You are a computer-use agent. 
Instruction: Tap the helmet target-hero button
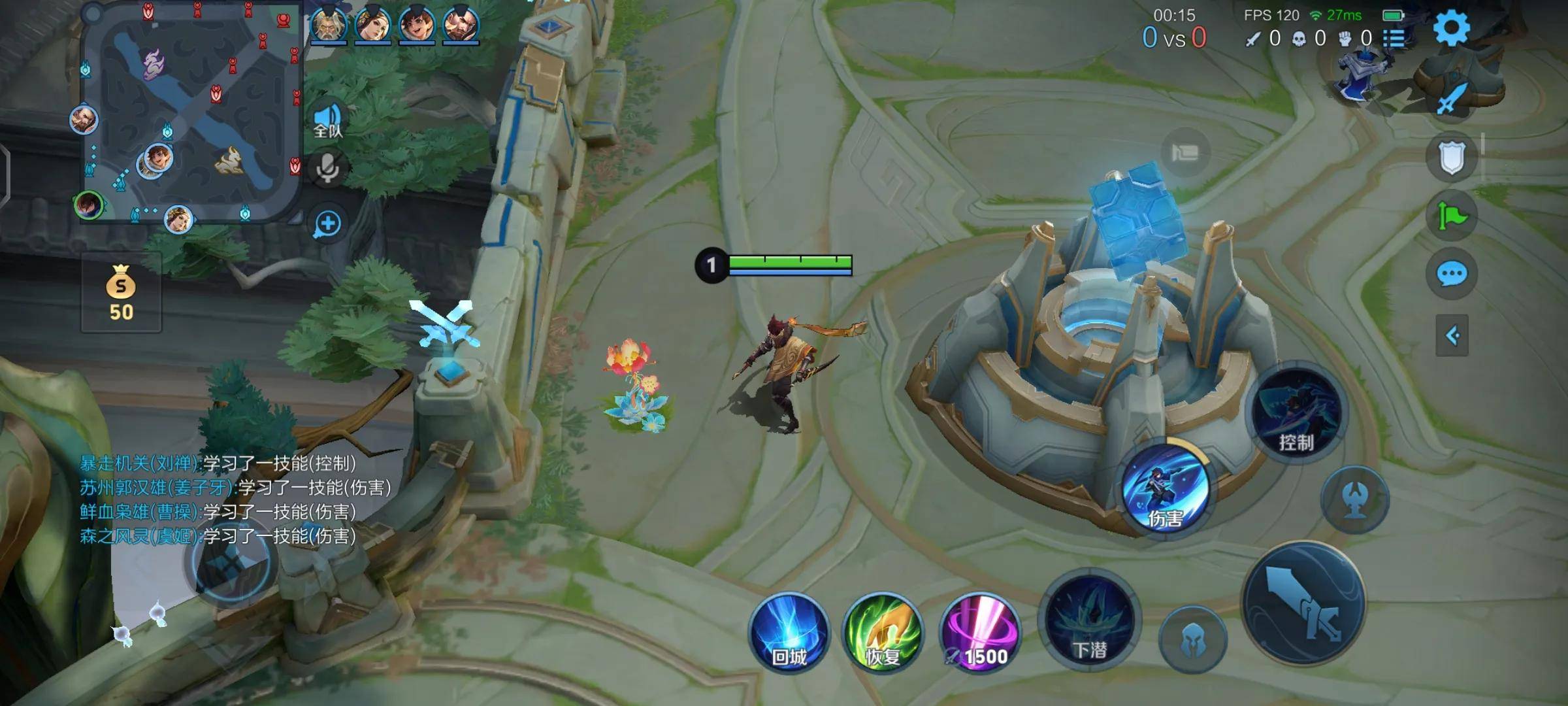[1193, 639]
